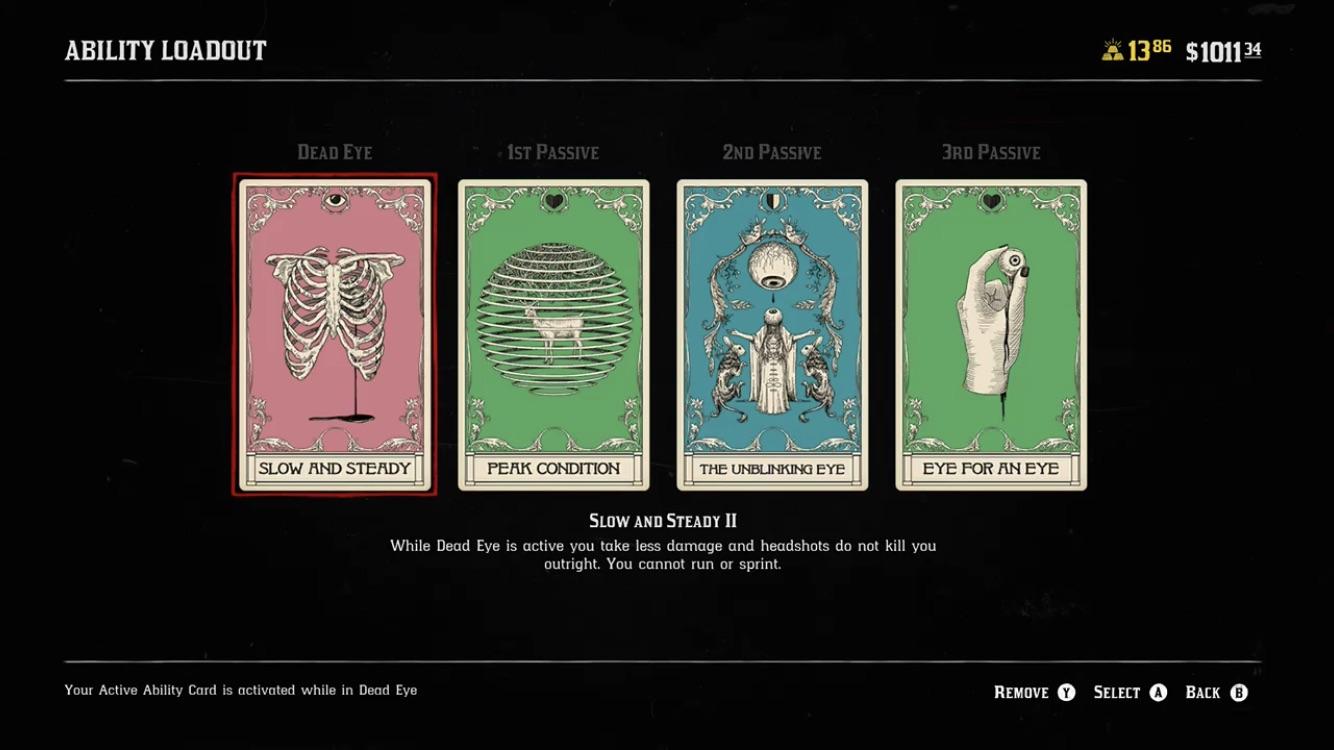Click the shield icon on The Unblinking Eye card

point(771,200)
